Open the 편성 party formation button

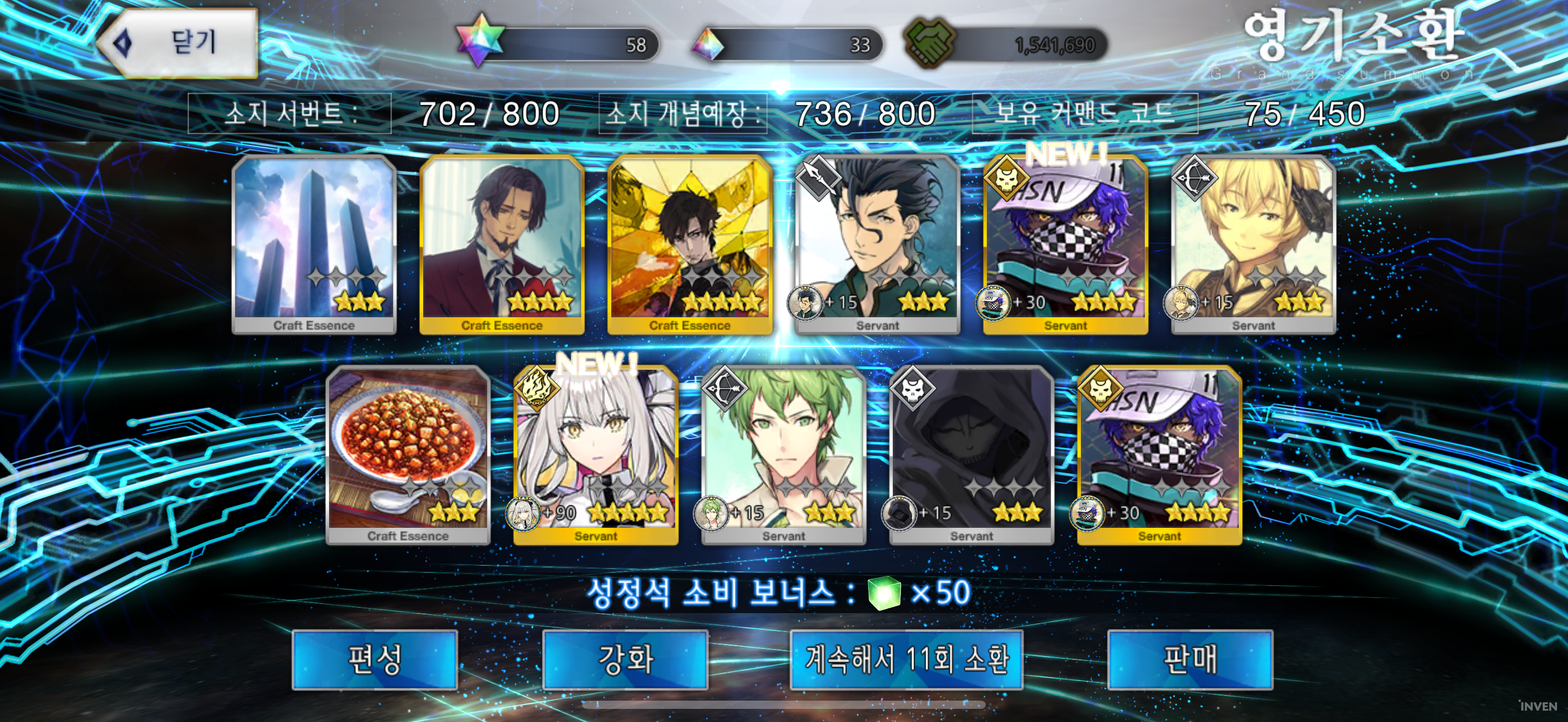pyautogui.click(x=375, y=660)
